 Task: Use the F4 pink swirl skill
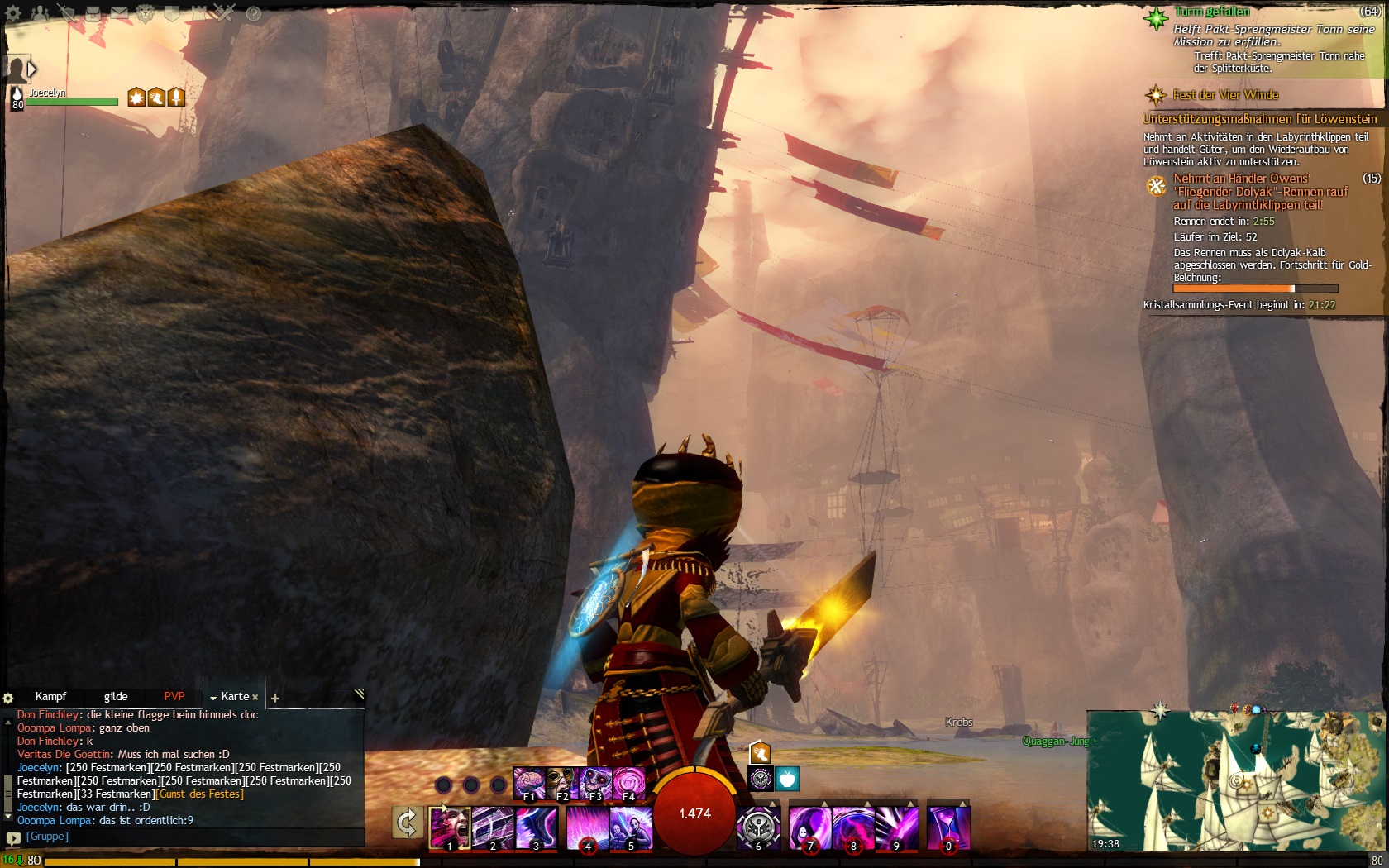[x=628, y=783]
